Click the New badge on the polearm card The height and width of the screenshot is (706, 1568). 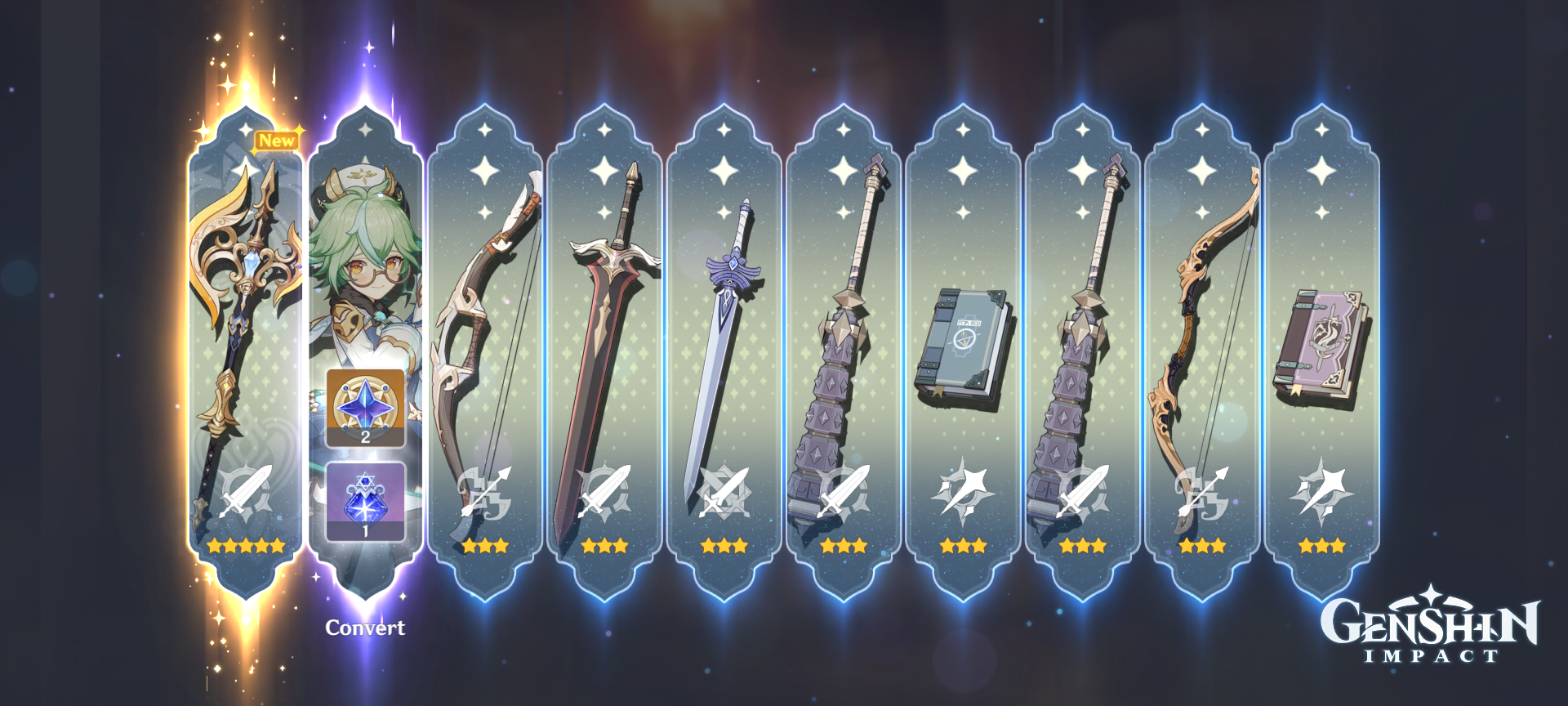276,139
